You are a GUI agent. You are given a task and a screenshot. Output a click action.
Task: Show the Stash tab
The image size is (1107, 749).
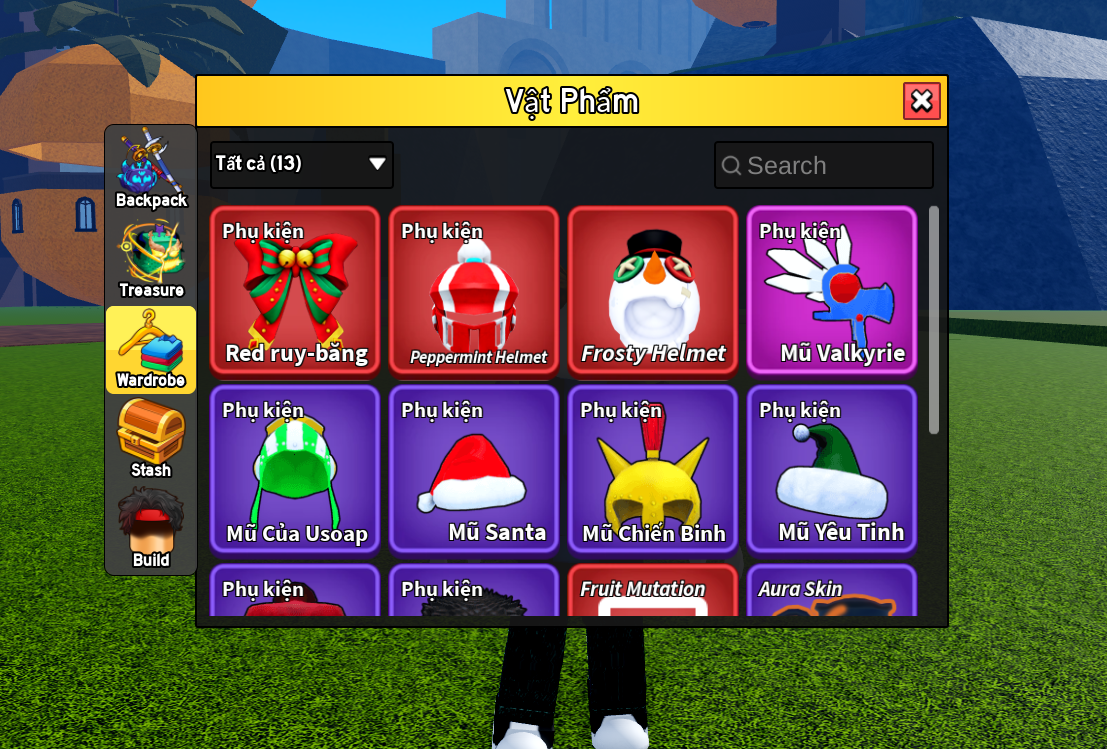click(151, 438)
